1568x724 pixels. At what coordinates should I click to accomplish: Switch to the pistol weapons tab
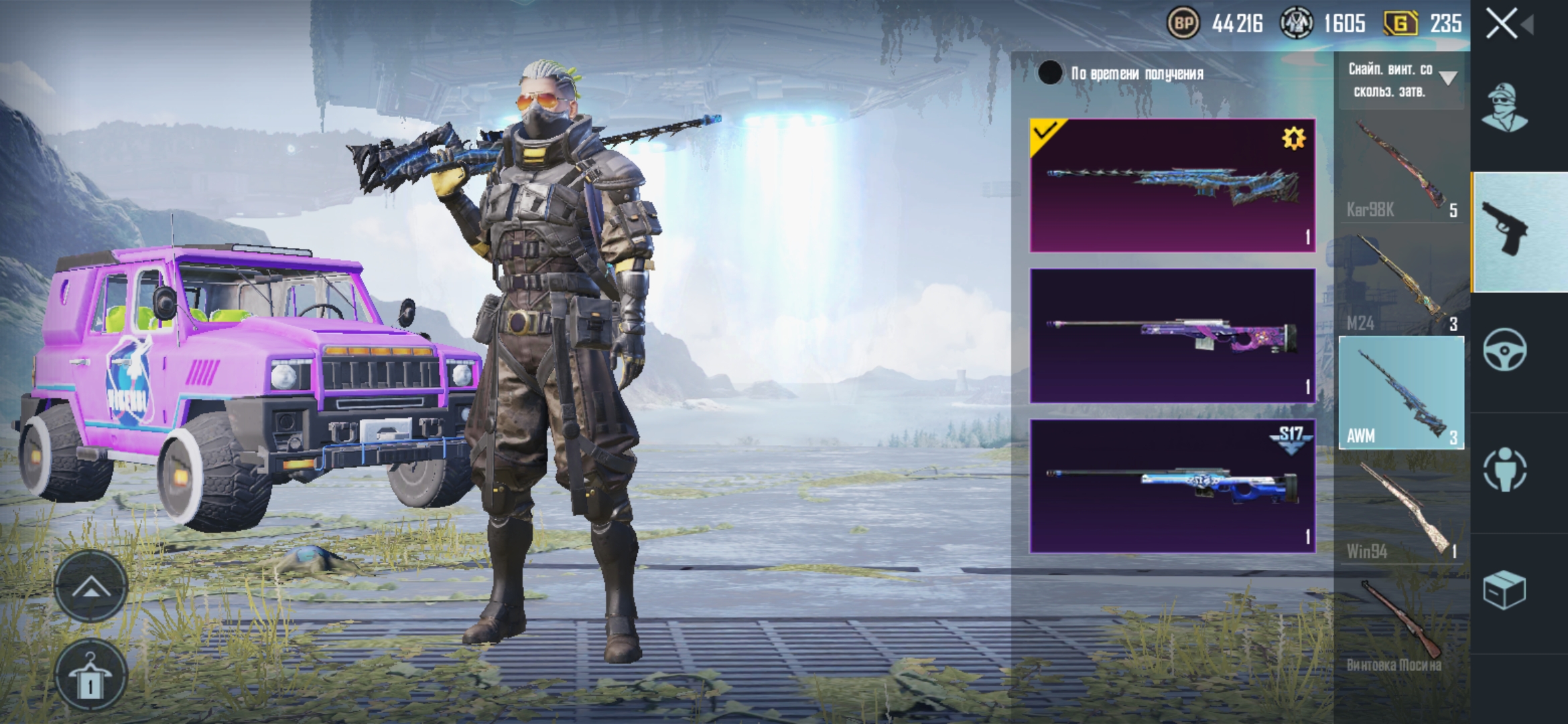click(1518, 232)
